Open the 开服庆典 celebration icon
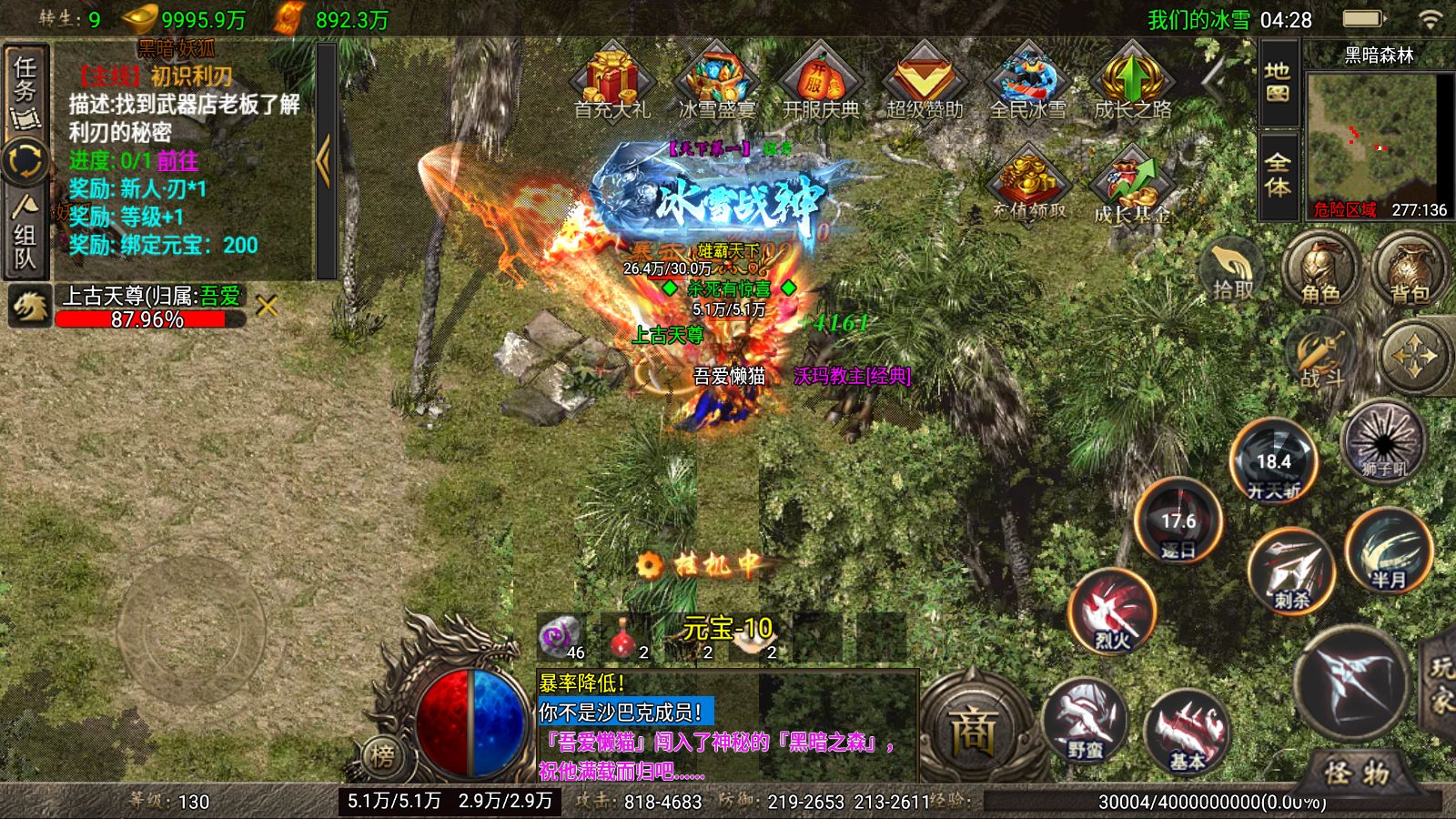The height and width of the screenshot is (819, 1456). point(820,84)
